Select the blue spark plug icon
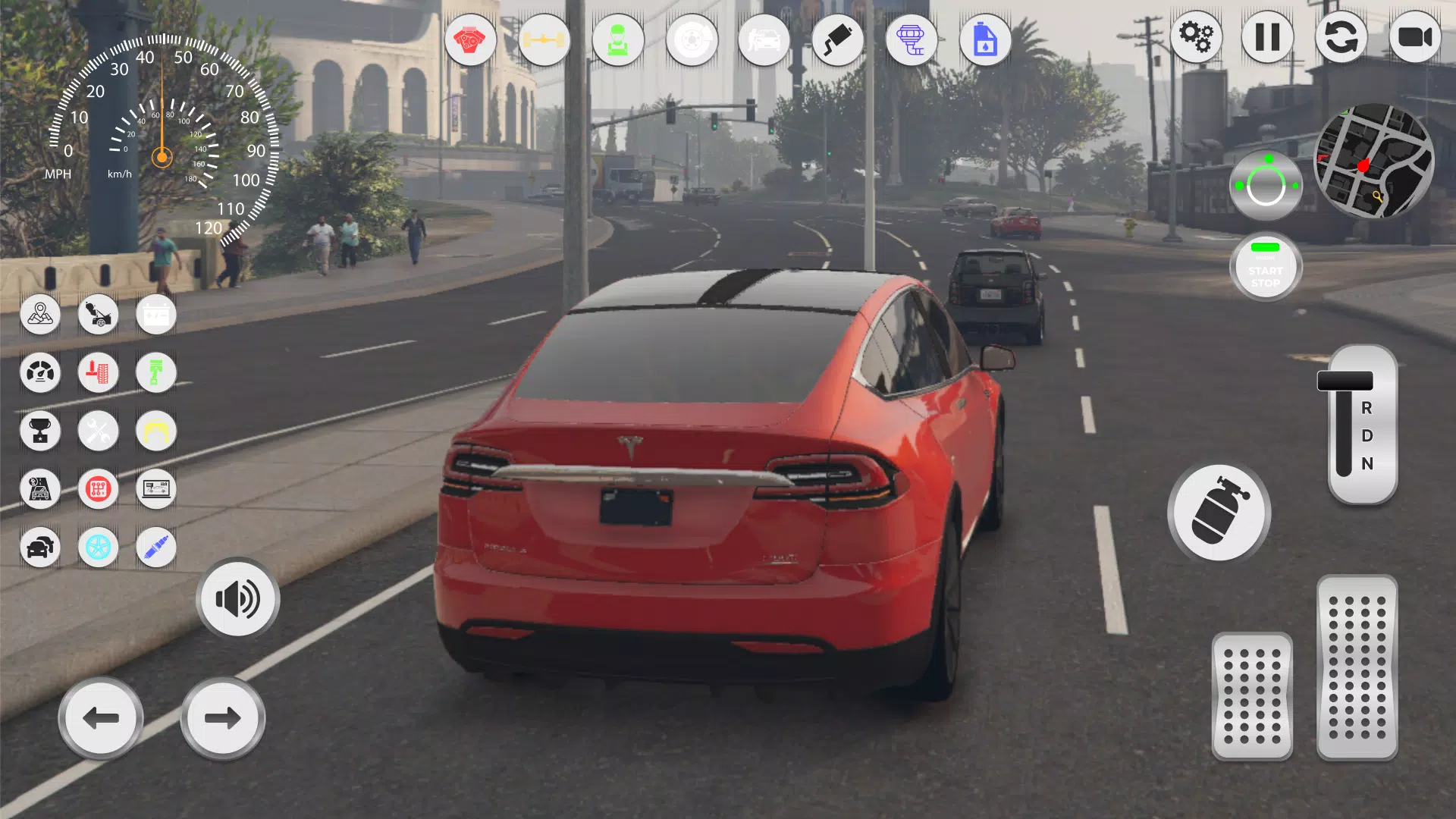The height and width of the screenshot is (819, 1456). point(155,547)
